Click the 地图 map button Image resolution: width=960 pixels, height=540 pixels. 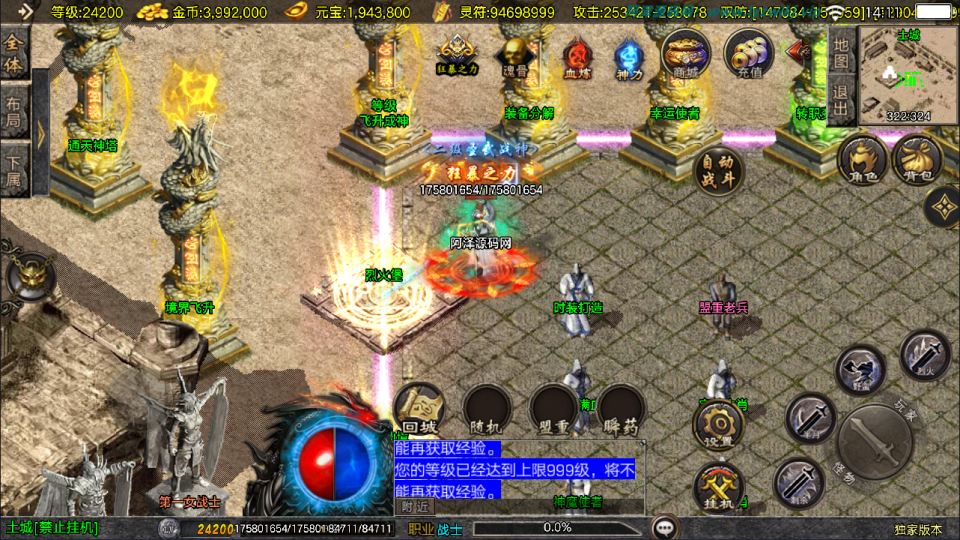[841, 53]
